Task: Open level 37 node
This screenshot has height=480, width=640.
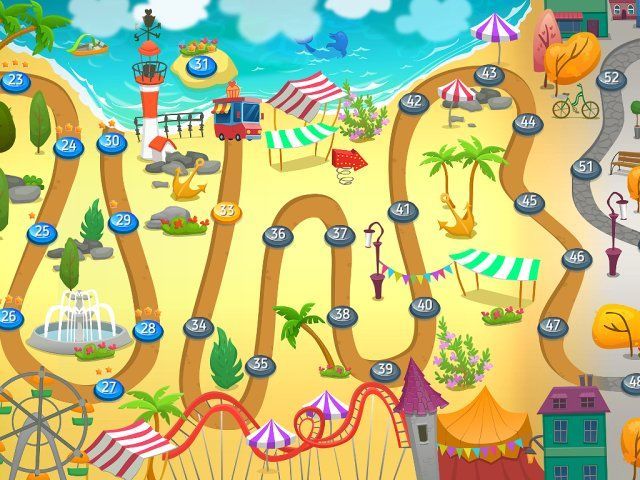Action: pos(340,235)
